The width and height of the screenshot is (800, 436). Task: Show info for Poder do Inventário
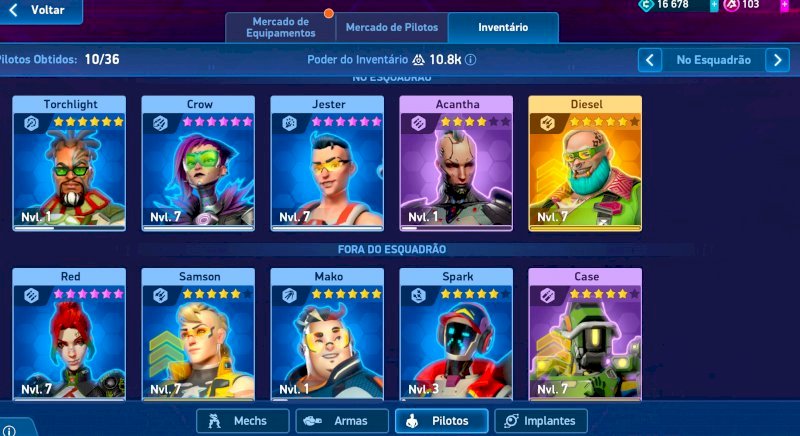pos(470,60)
